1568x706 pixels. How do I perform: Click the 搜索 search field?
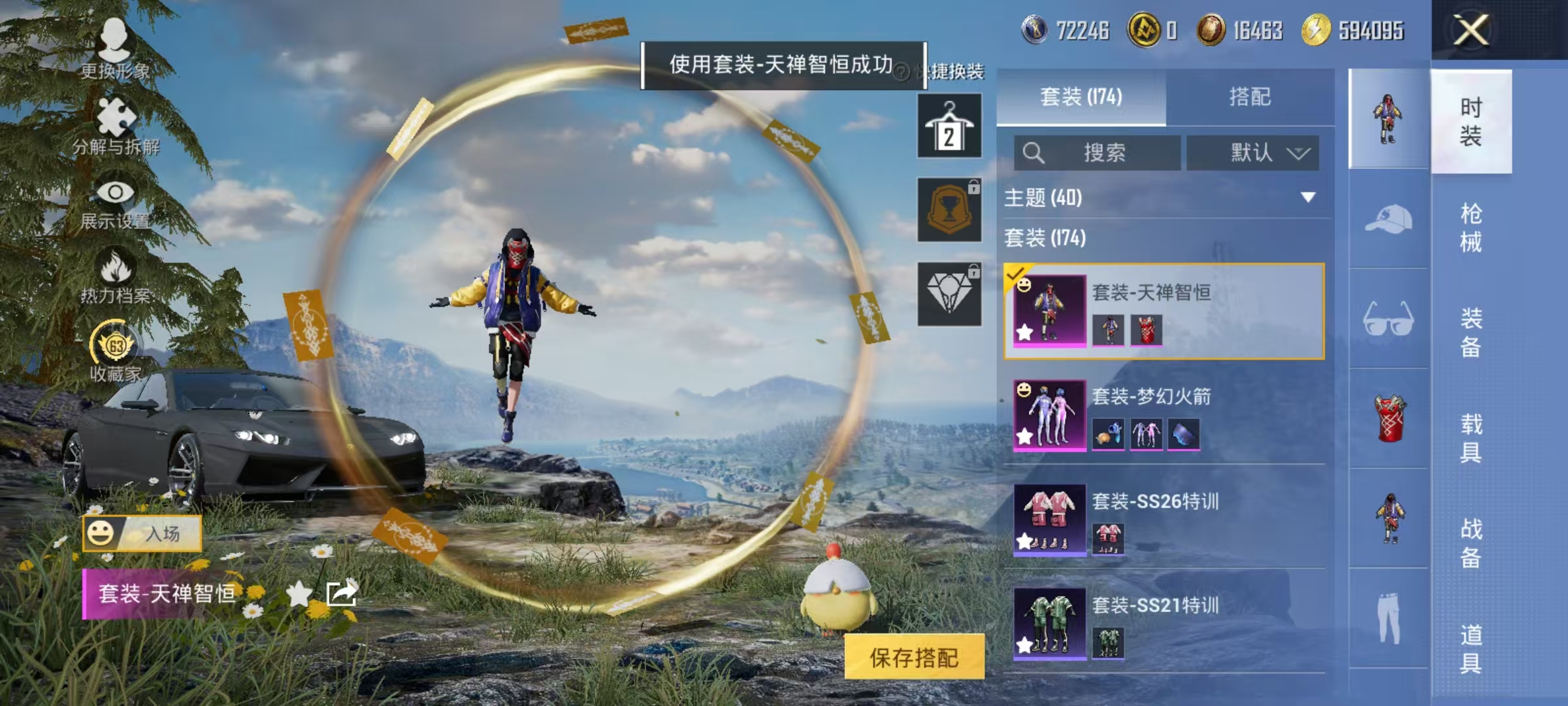pyautogui.click(x=1098, y=151)
